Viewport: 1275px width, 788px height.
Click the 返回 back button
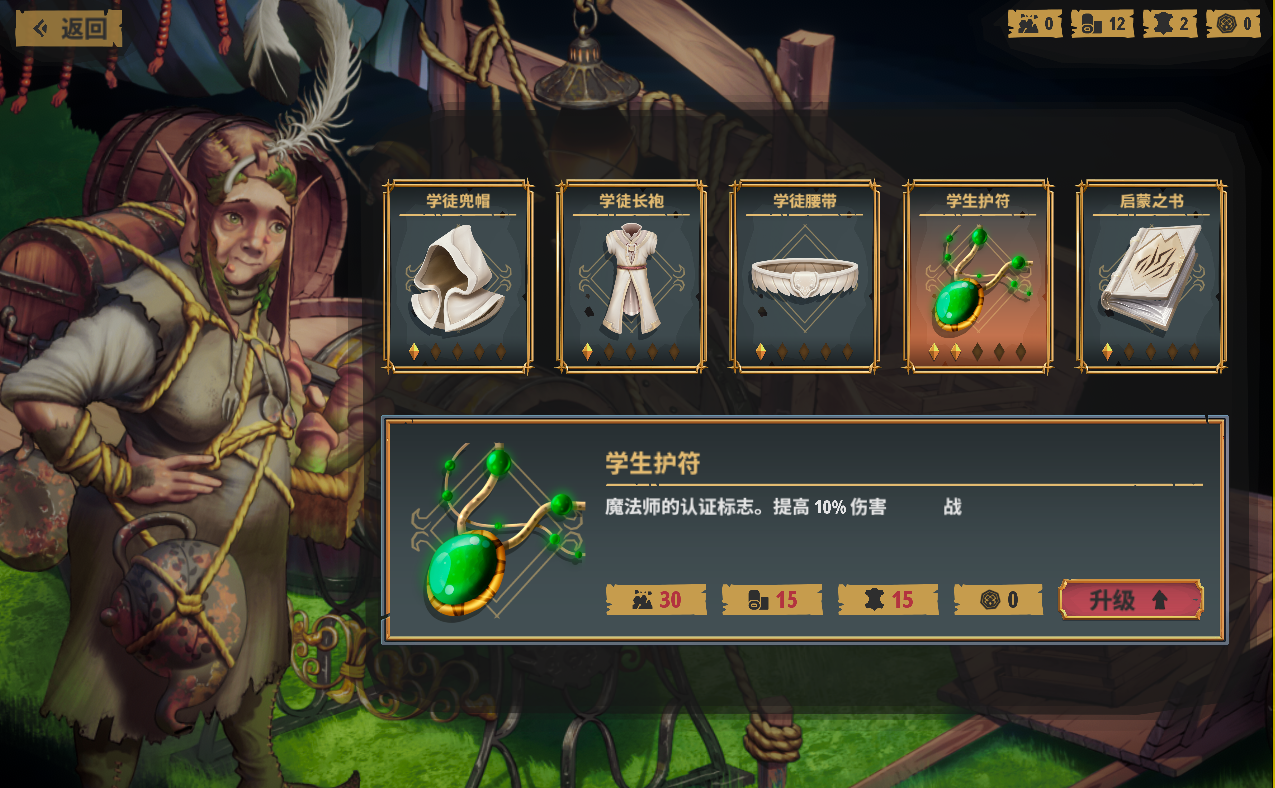point(69,28)
